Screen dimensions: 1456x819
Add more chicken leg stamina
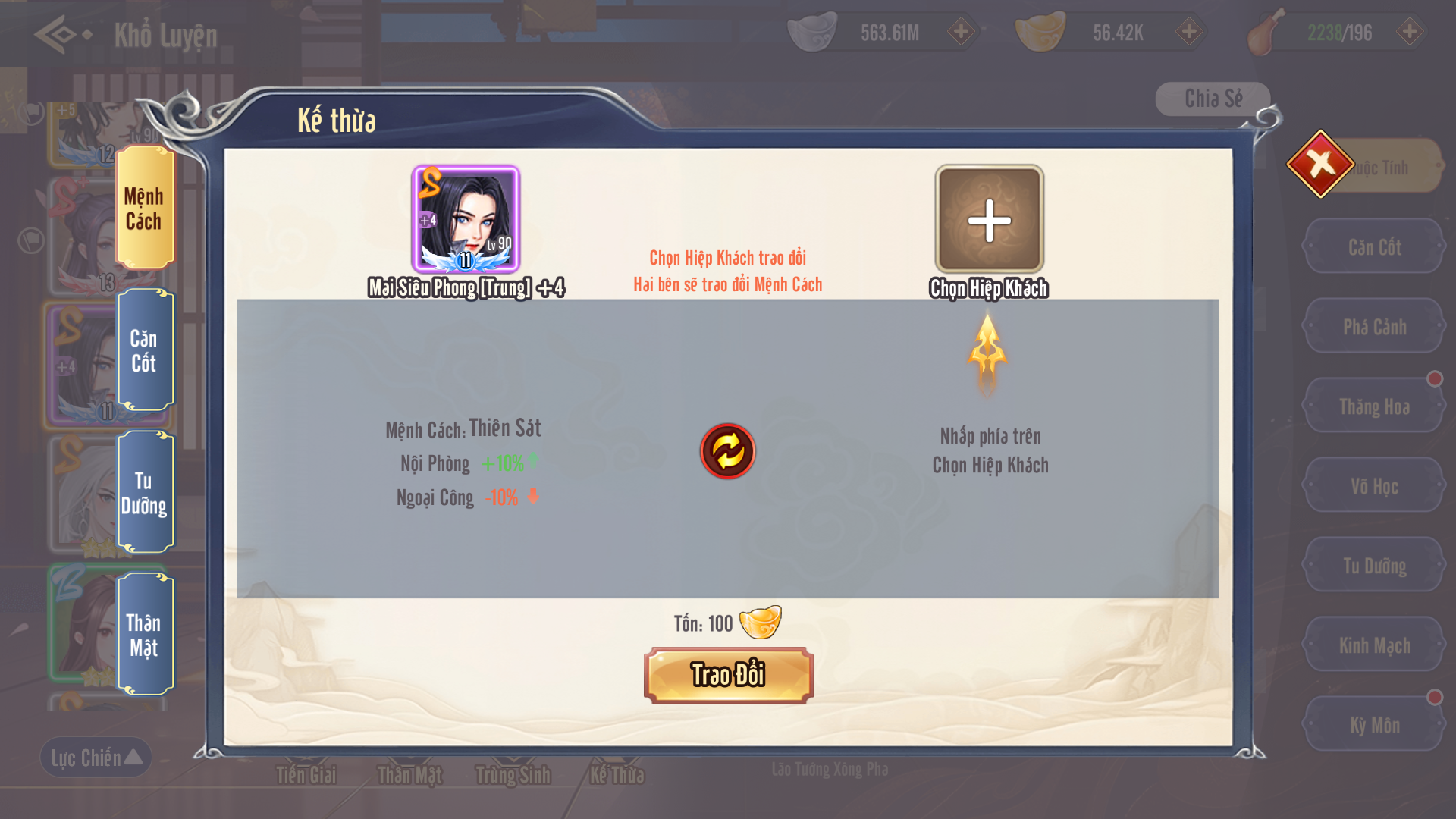click(x=1410, y=32)
